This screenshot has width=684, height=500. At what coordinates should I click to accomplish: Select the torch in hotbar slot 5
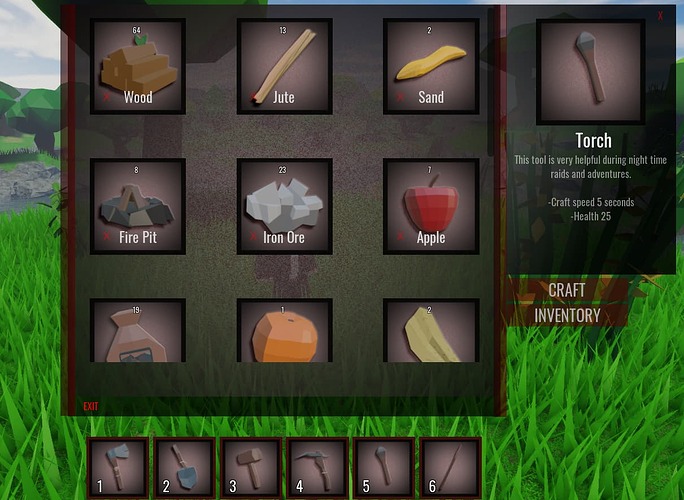384,468
